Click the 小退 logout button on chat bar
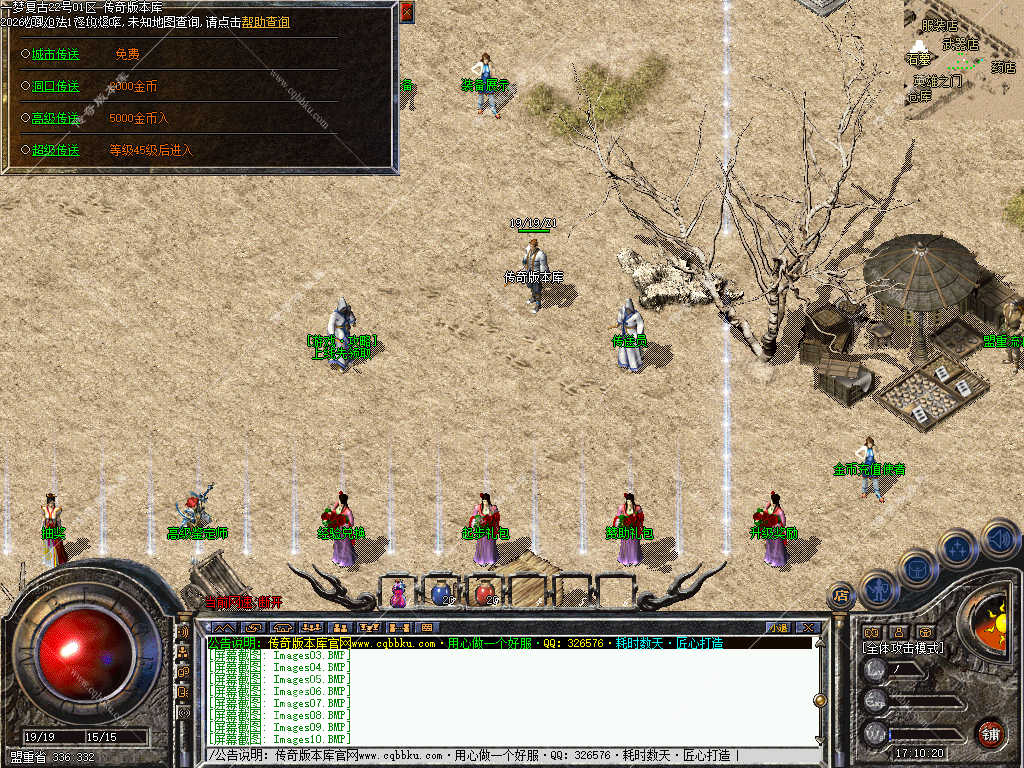1024x768 pixels. (x=778, y=628)
